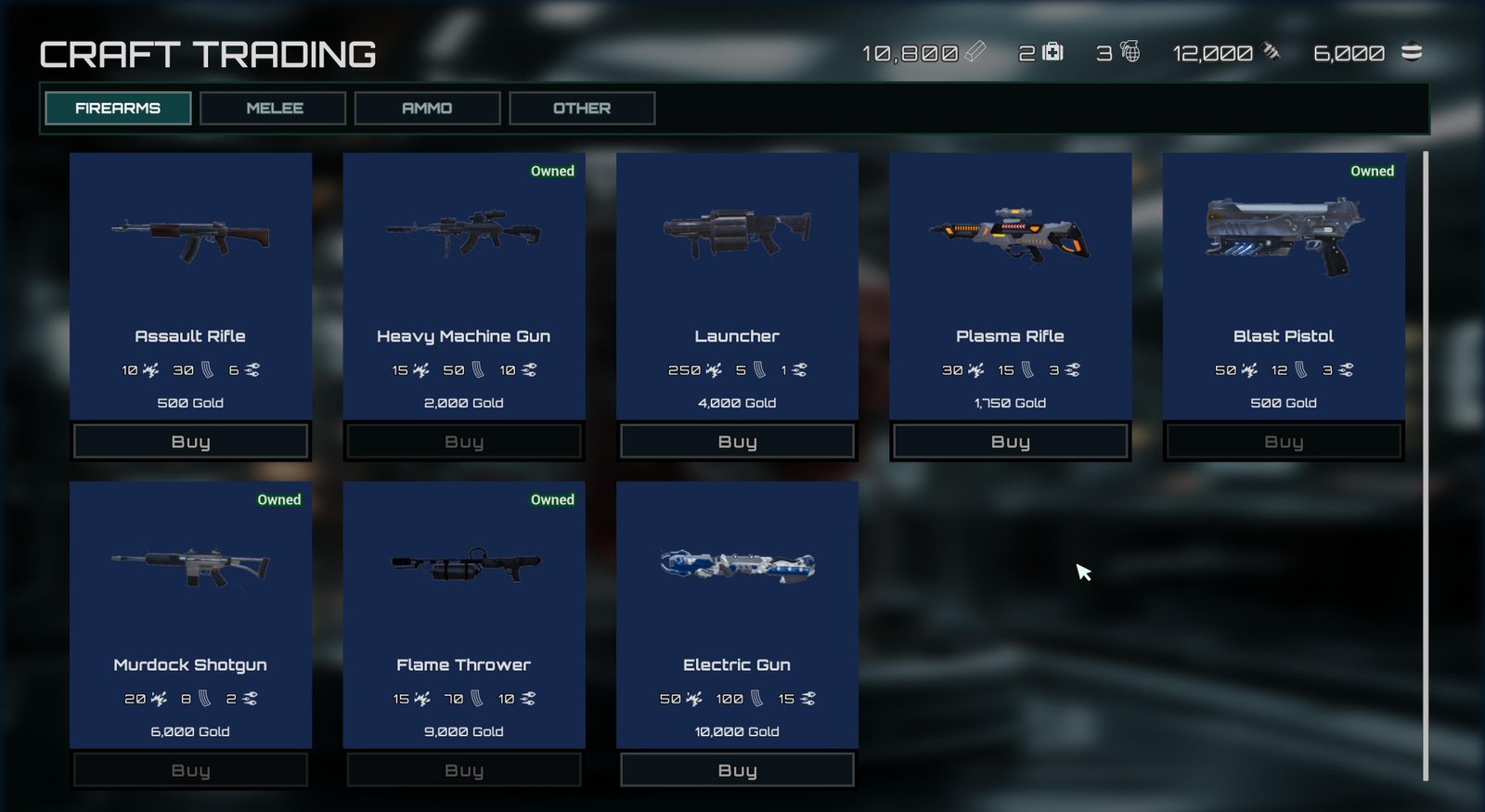The width and height of the screenshot is (1485, 812).
Task: Open the Melee category tab
Action: click(274, 108)
